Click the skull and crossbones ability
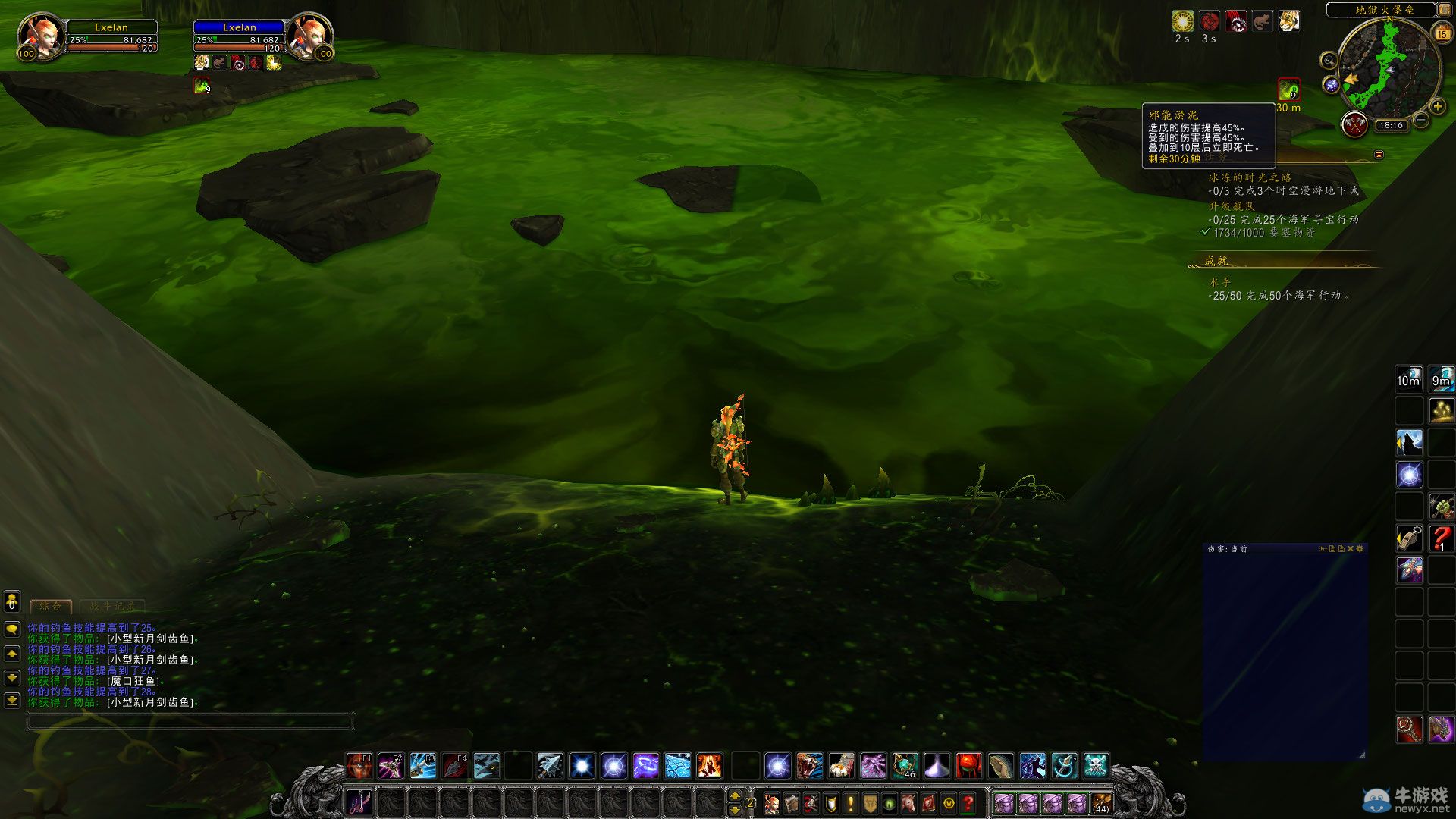 [x=1096, y=766]
